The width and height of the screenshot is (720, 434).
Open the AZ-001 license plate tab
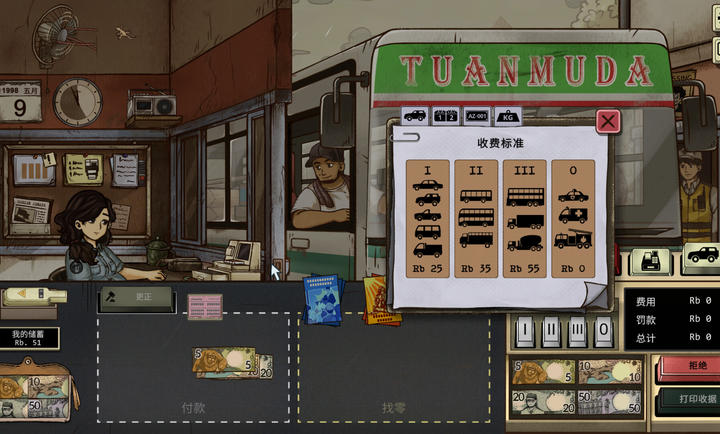(x=477, y=115)
